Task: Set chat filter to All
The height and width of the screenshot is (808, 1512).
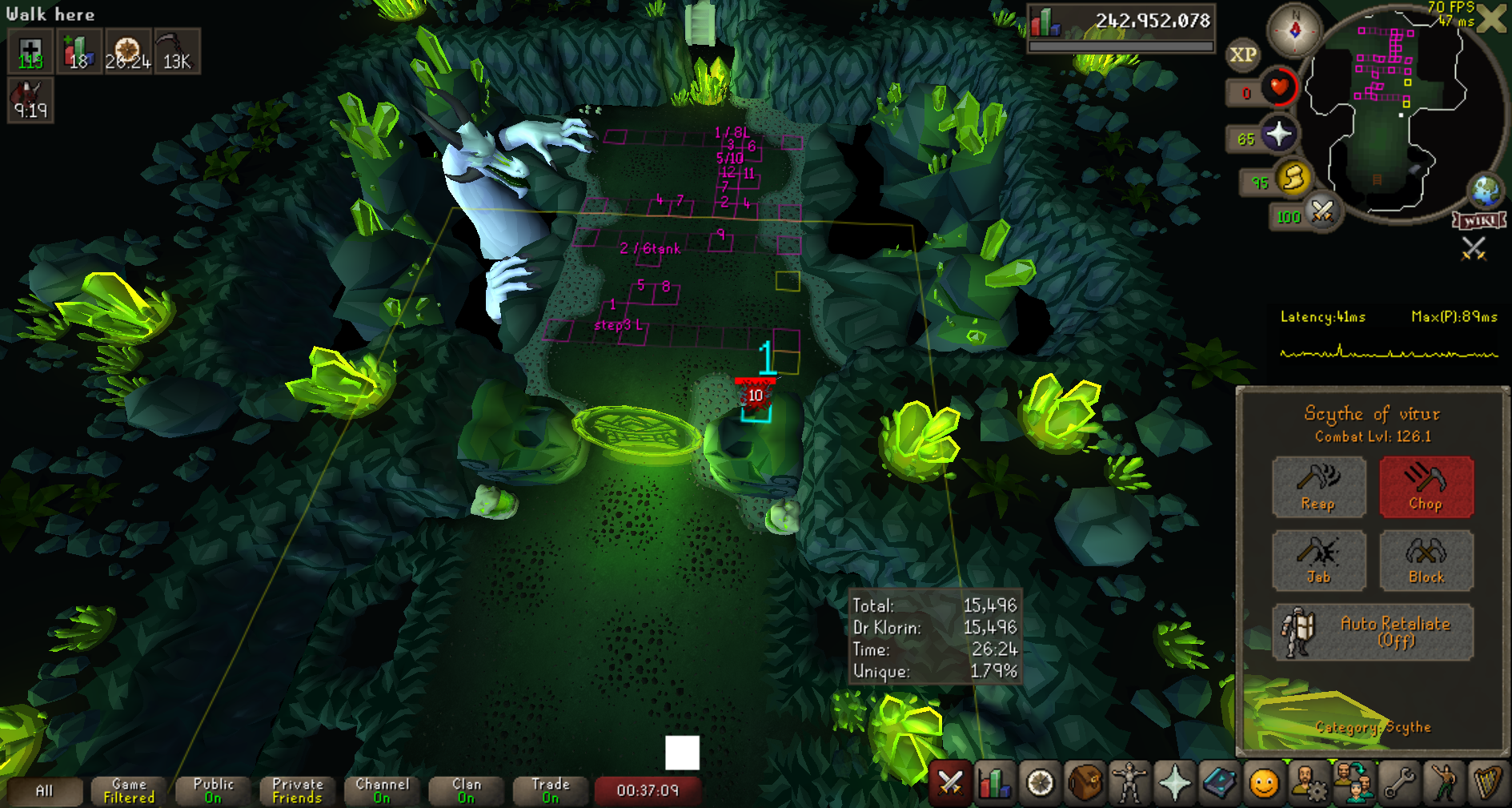Action: coord(45,791)
